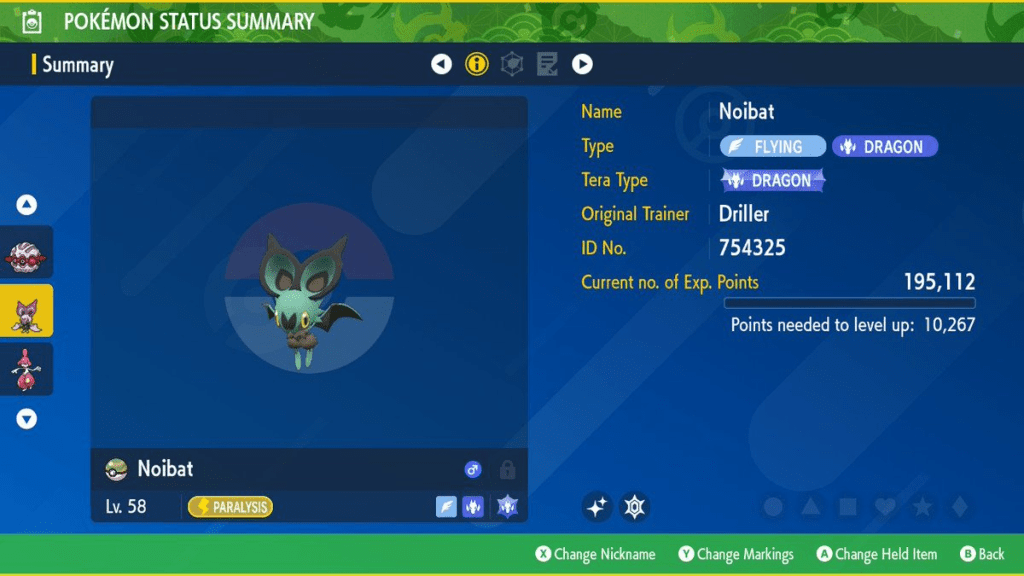Click the lock icon beside Noibat's name
Image resolution: width=1024 pixels, height=576 pixels.
click(x=507, y=469)
